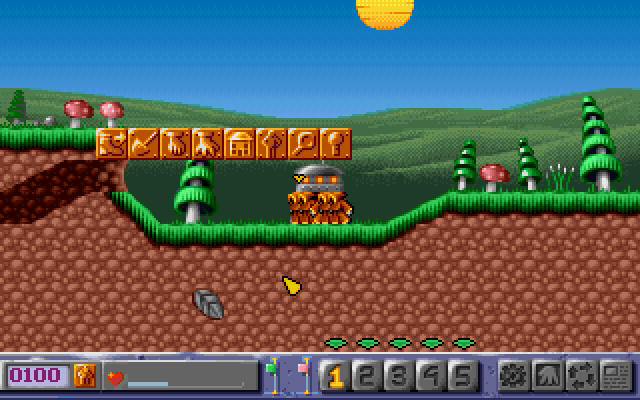Click the small orange icon beside the 0100 counter

(85, 376)
